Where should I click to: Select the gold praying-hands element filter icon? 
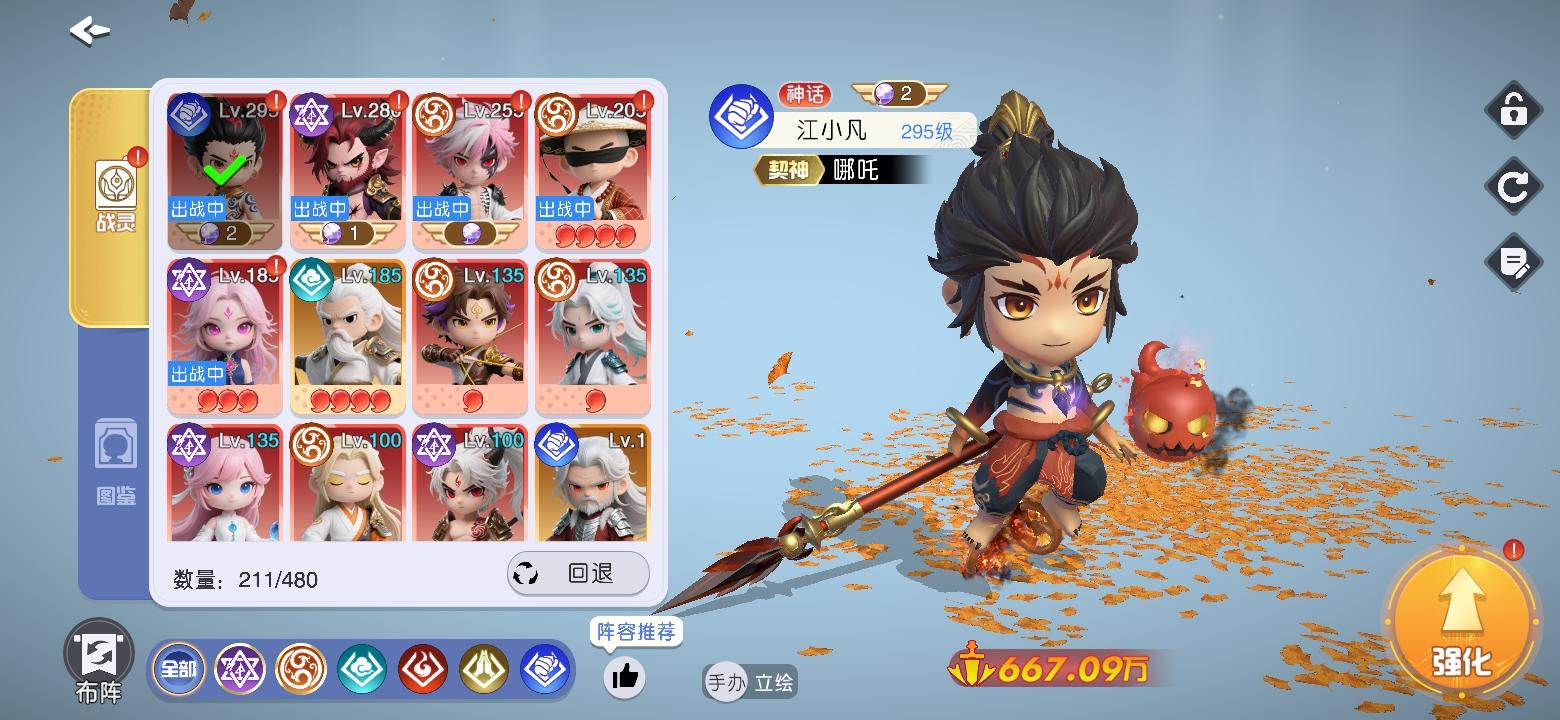(485, 669)
